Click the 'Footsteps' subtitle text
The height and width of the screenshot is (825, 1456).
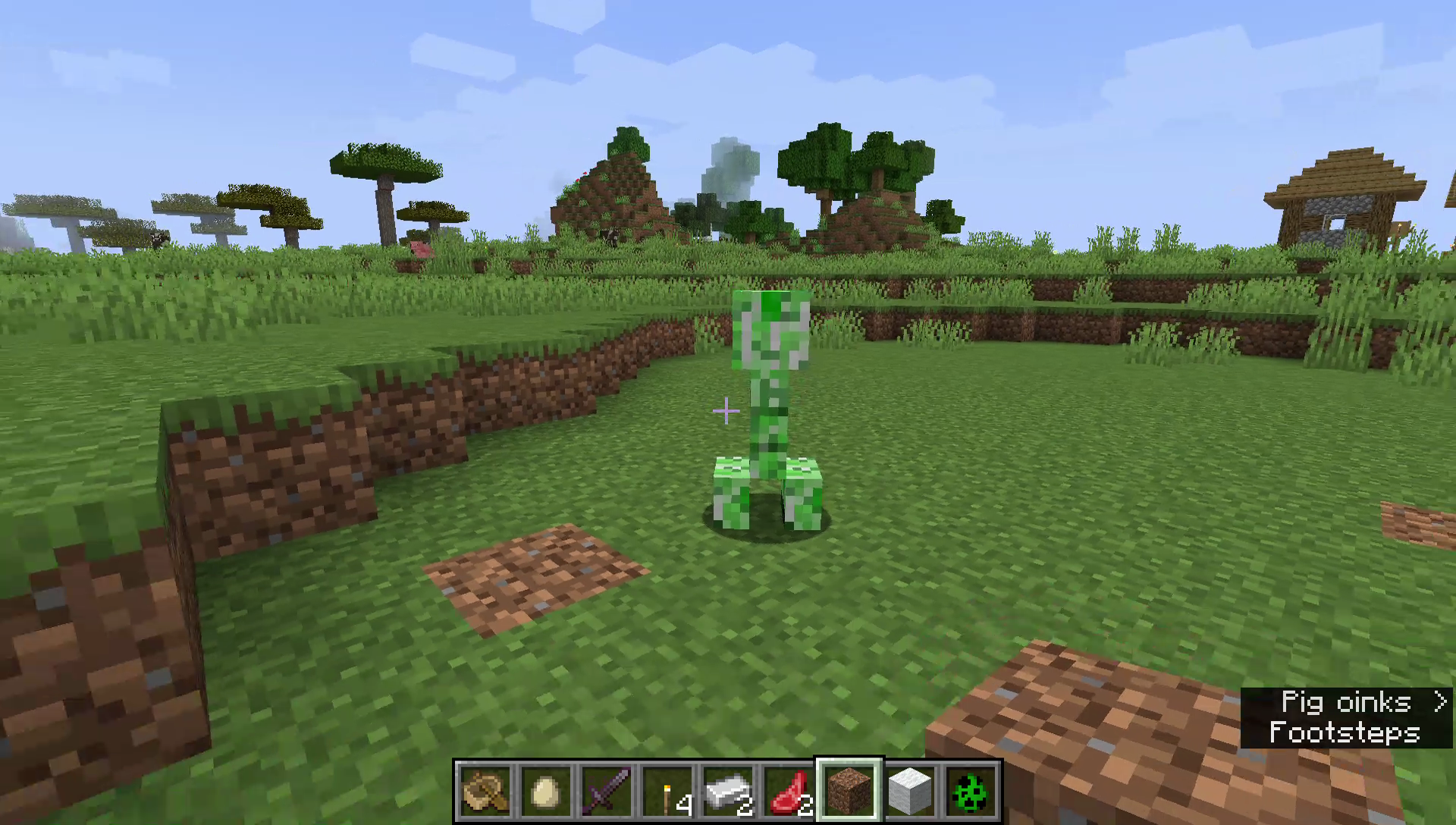click(x=1344, y=732)
